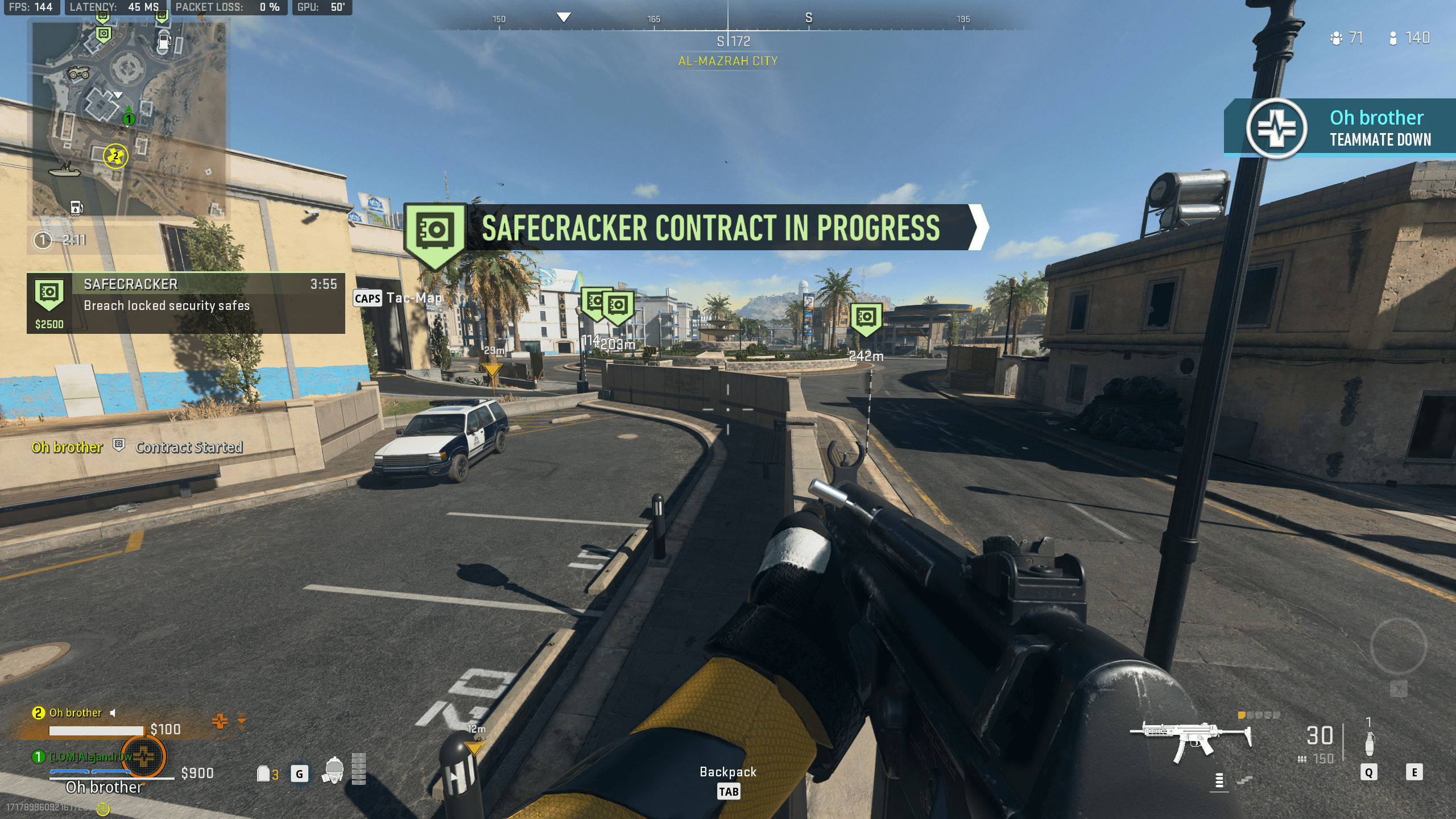Image resolution: width=1456 pixels, height=819 pixels.
Task: Select the ATV vehicle icon on the minimap
Action: click(79, 73)
